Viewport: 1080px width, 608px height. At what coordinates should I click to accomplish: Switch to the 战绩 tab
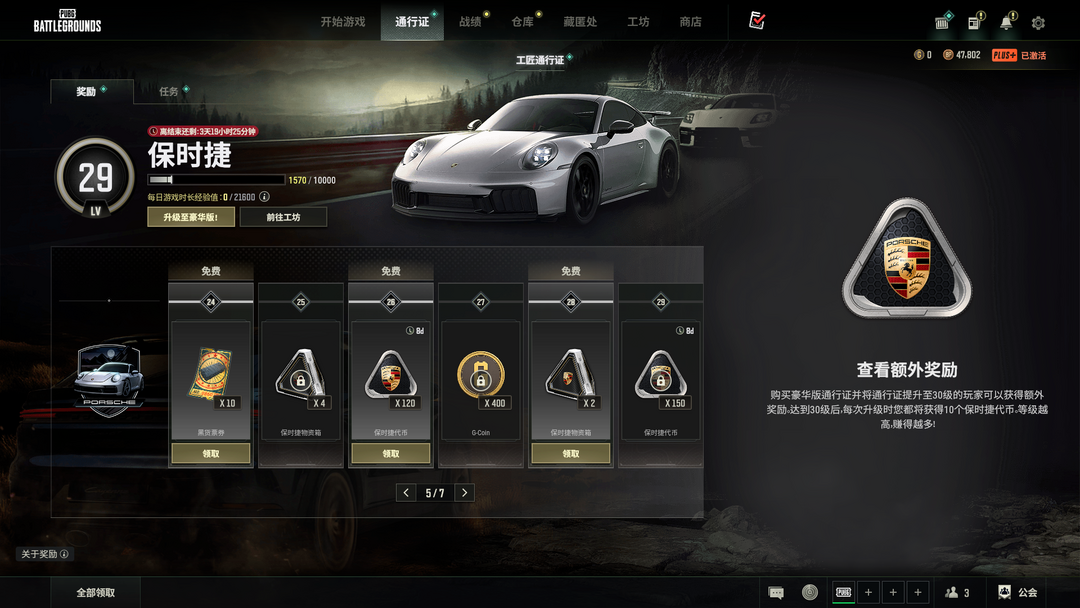click(x=469, y=22)
